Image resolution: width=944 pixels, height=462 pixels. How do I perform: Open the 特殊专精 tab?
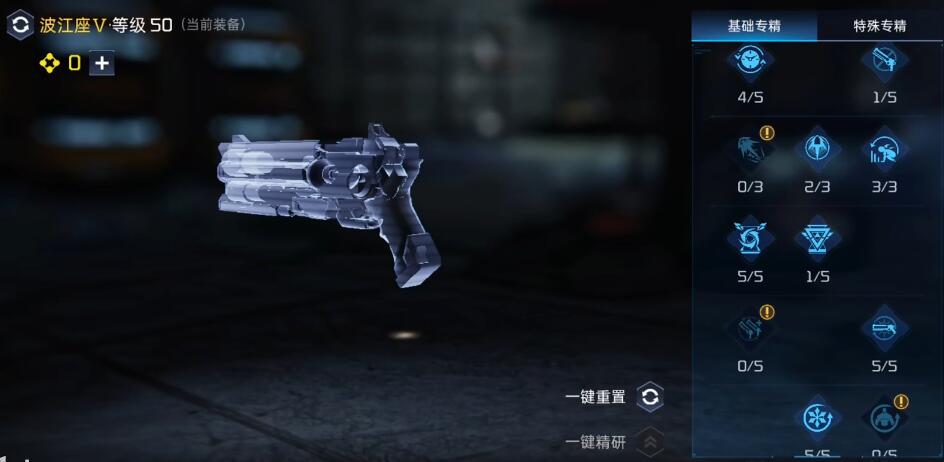click(880, 26)
